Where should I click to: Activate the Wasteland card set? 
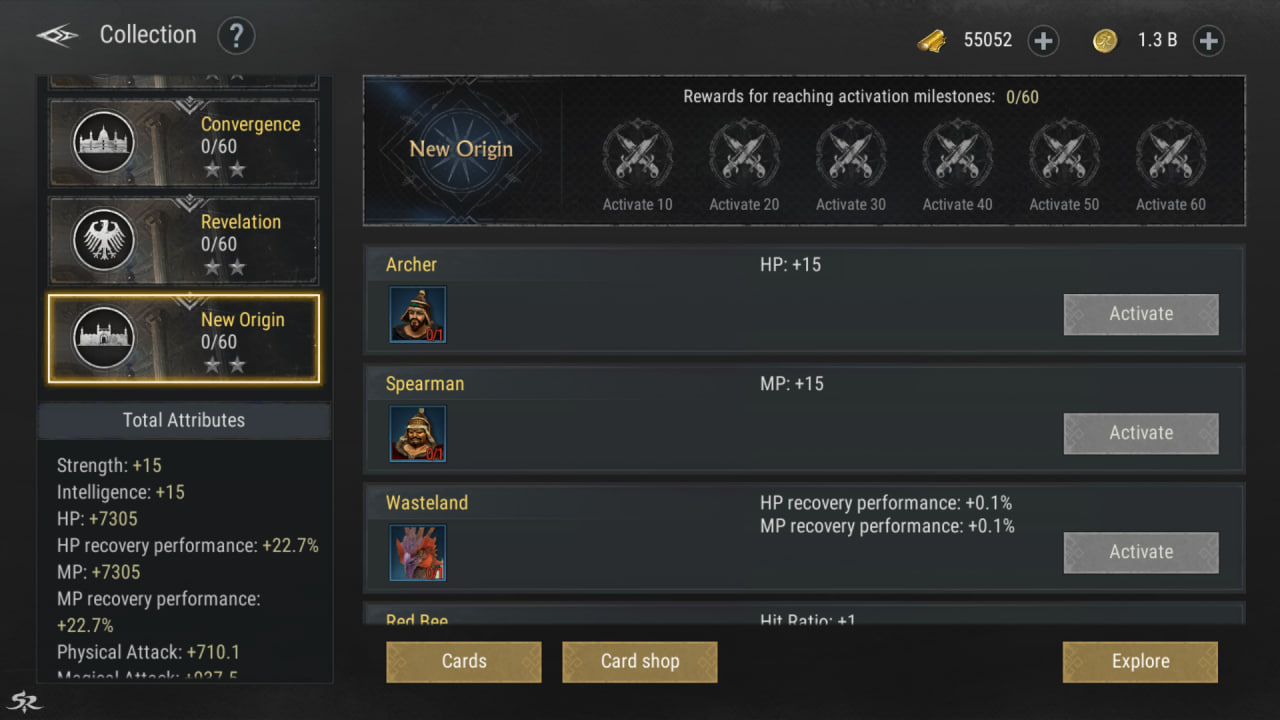tap(1140, 552)
